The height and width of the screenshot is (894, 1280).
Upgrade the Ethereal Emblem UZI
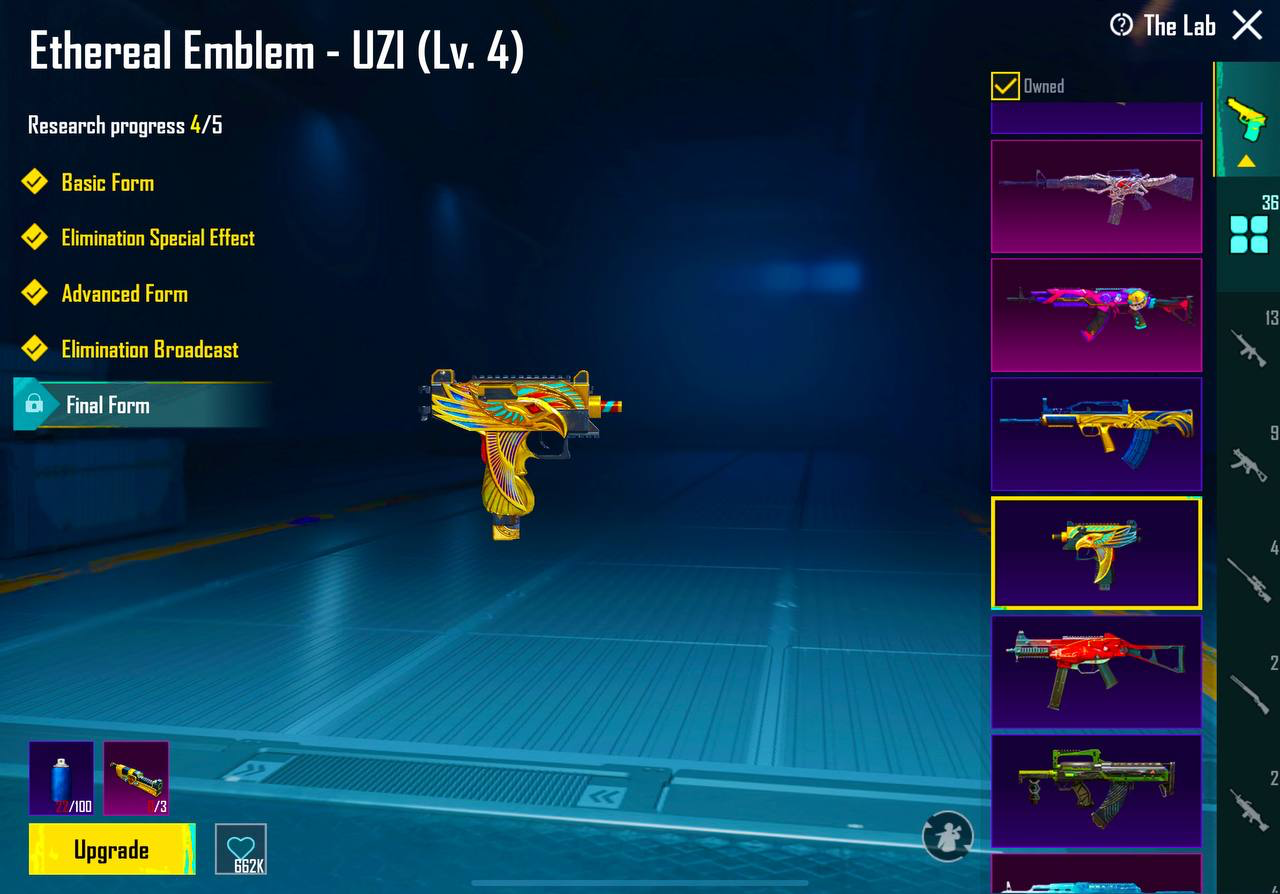(x=111, y=850)
